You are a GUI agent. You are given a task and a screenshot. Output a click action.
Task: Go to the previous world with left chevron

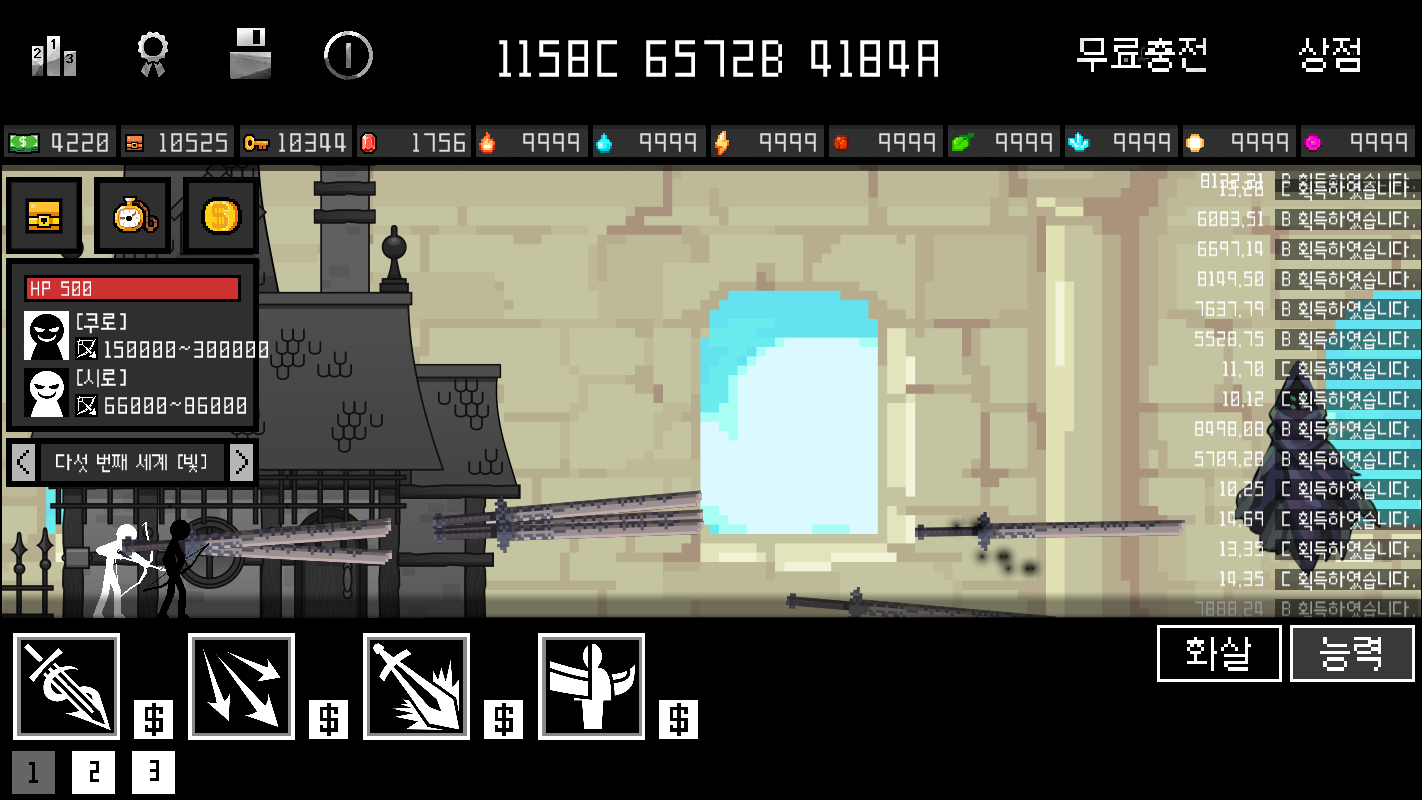tap(21, 461)
